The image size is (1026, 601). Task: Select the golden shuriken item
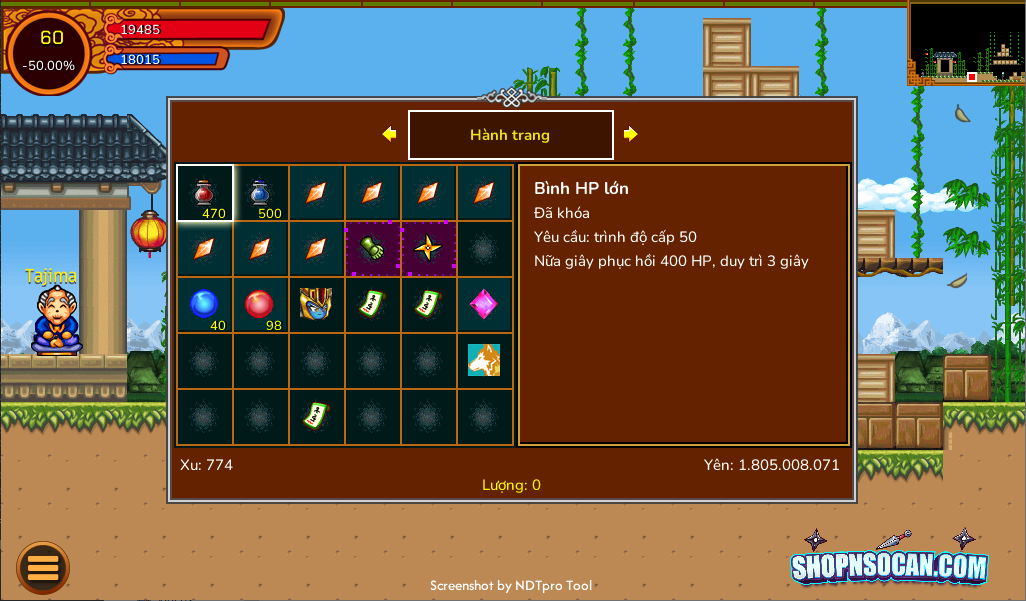tap(429, 249)
